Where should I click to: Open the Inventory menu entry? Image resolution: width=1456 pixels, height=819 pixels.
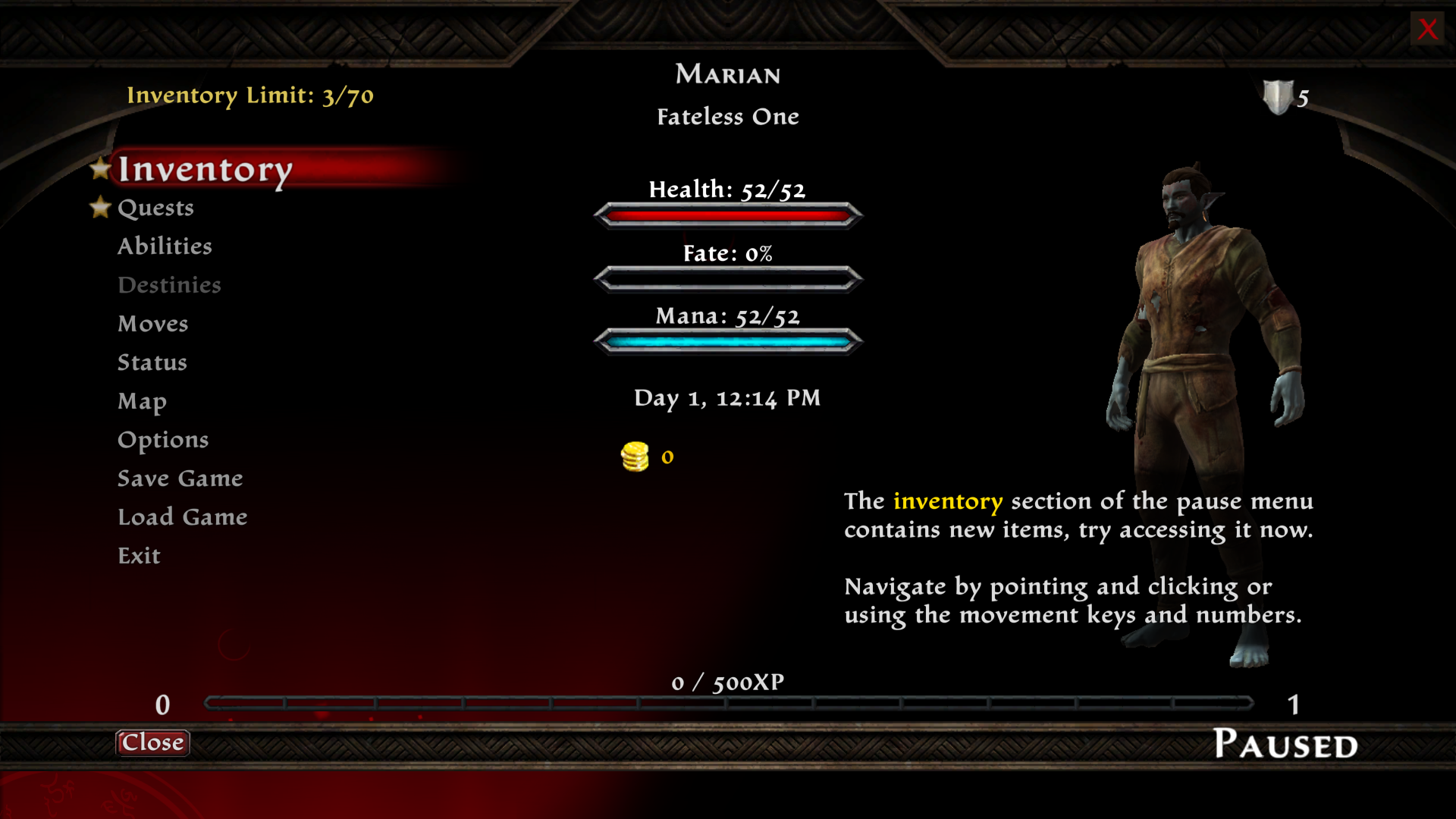pos(205,169)
